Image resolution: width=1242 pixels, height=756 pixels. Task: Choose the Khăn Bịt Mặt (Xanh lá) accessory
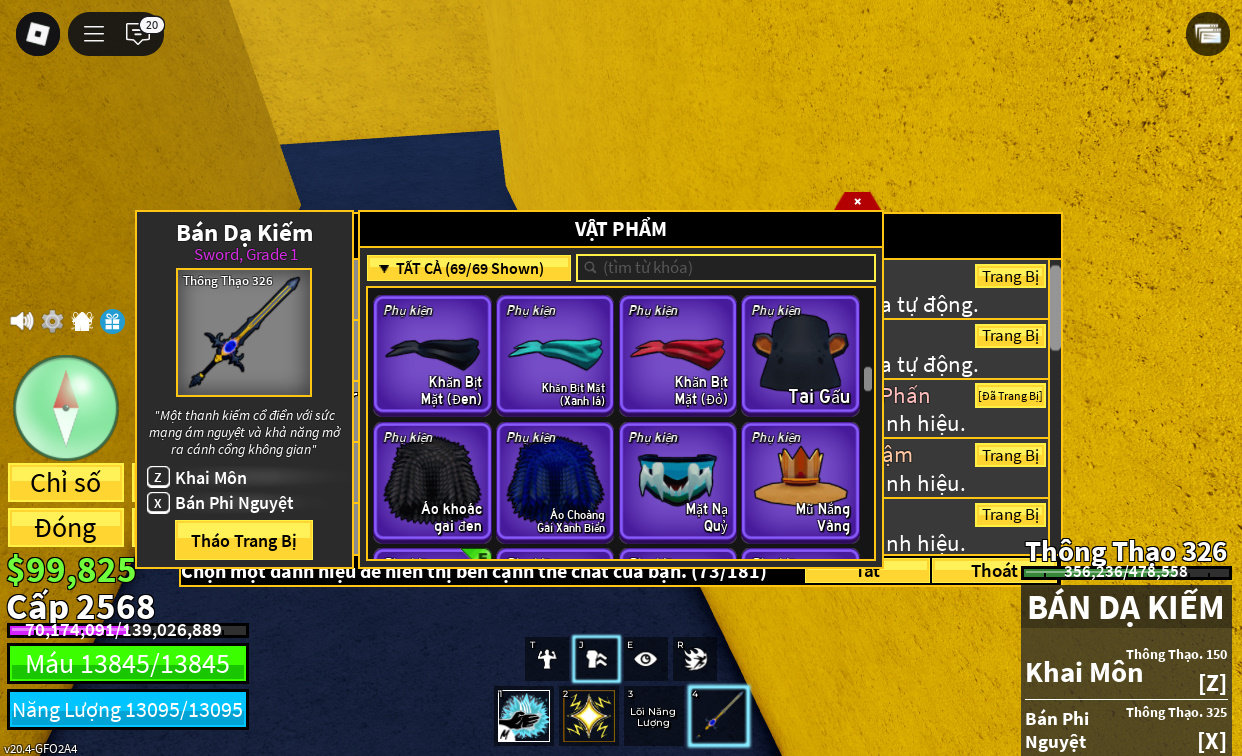pos(555,354)
